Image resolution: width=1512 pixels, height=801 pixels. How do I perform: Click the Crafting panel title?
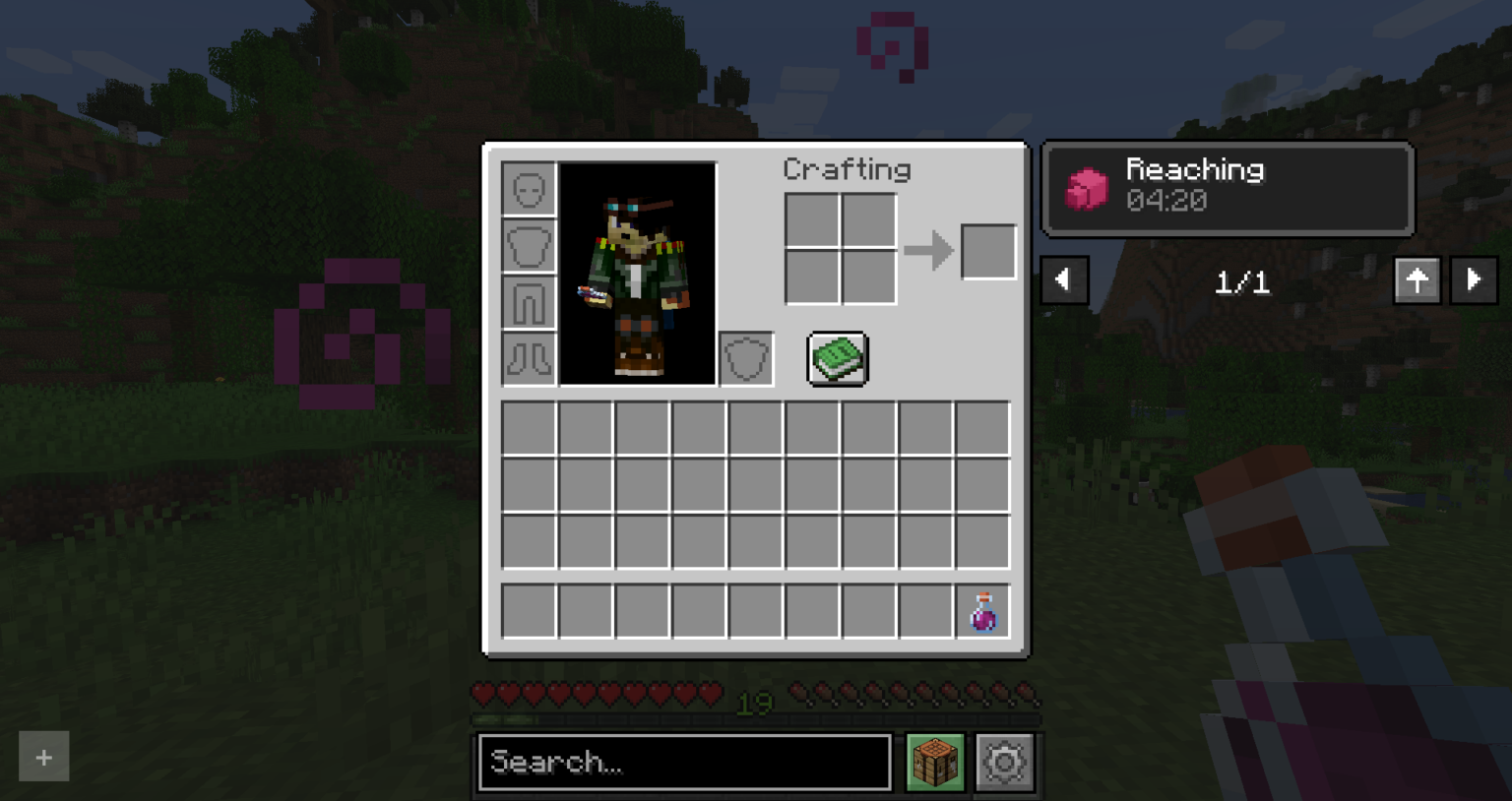(847, 169)
